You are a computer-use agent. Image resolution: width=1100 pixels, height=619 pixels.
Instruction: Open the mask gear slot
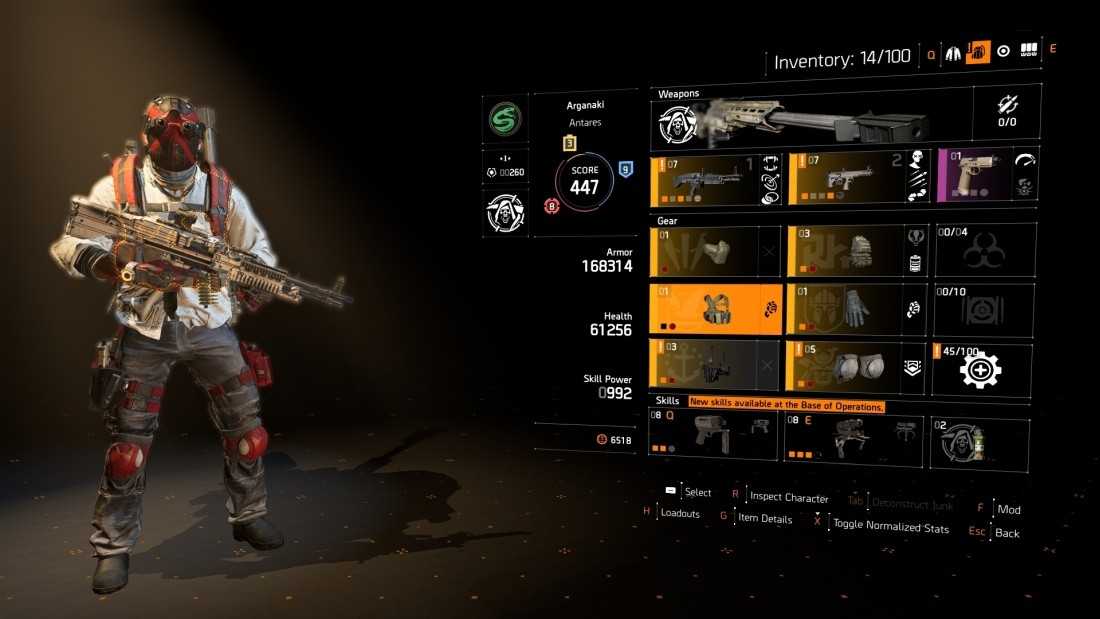click(714, 249)
